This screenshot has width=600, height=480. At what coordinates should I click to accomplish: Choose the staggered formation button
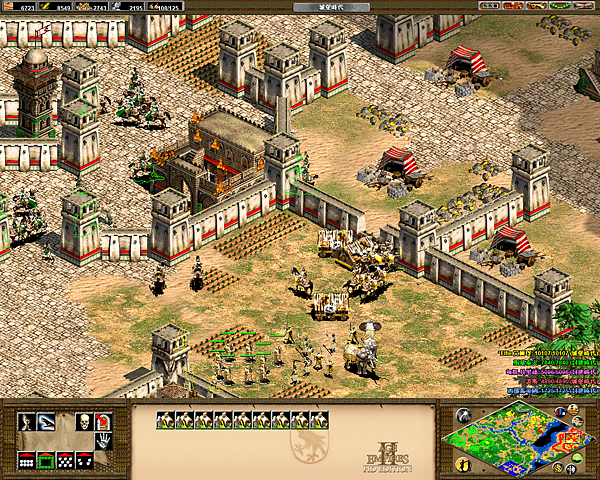[x=65, y=461]
